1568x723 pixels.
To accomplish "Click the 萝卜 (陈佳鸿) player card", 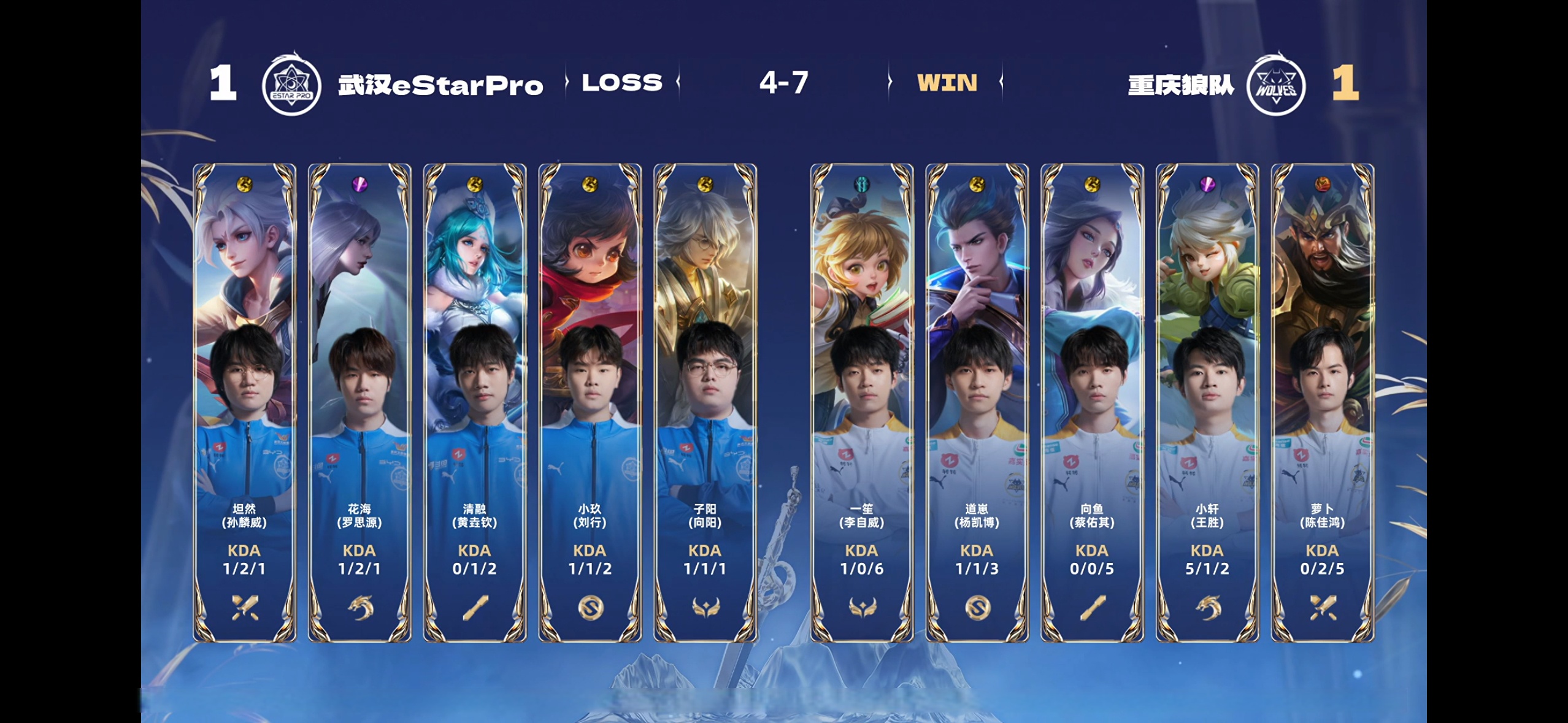I will pyautogui.click(x=1322, y=402).
